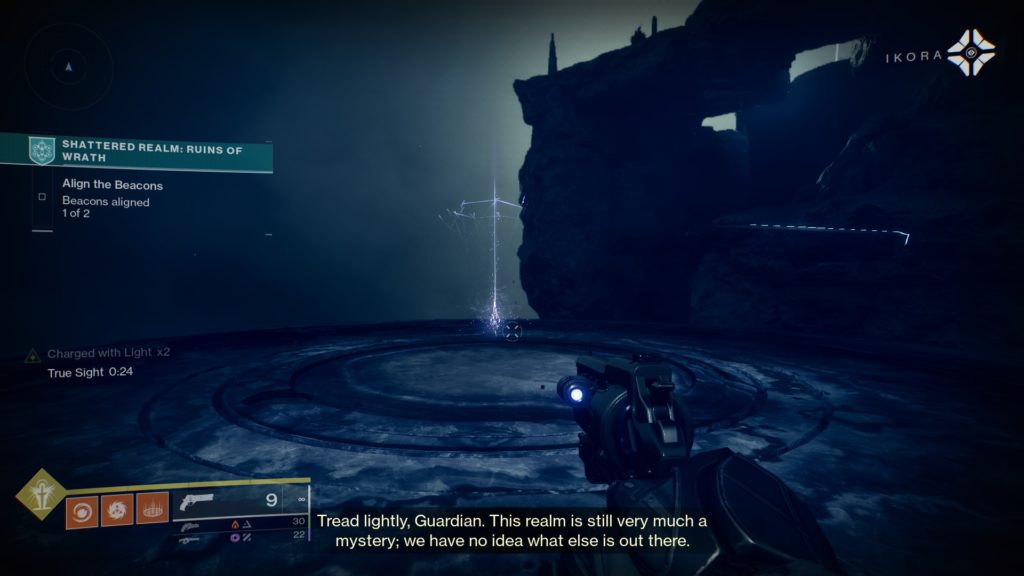1024x576 pixels.
Task: Click the Charged with Light buff icon
Action: point(34,354)
